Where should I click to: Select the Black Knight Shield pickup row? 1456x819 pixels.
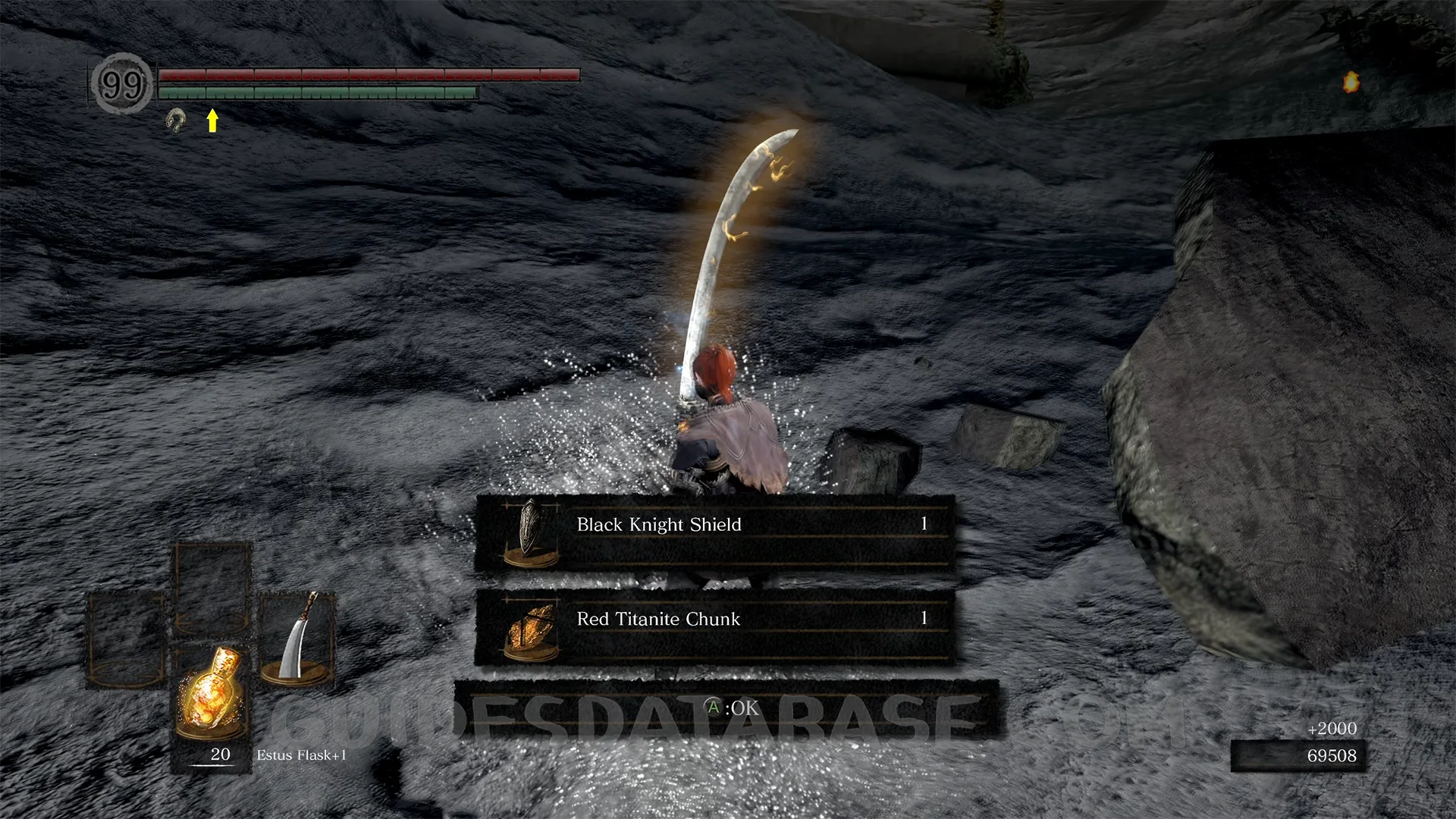tap(714, 532)
